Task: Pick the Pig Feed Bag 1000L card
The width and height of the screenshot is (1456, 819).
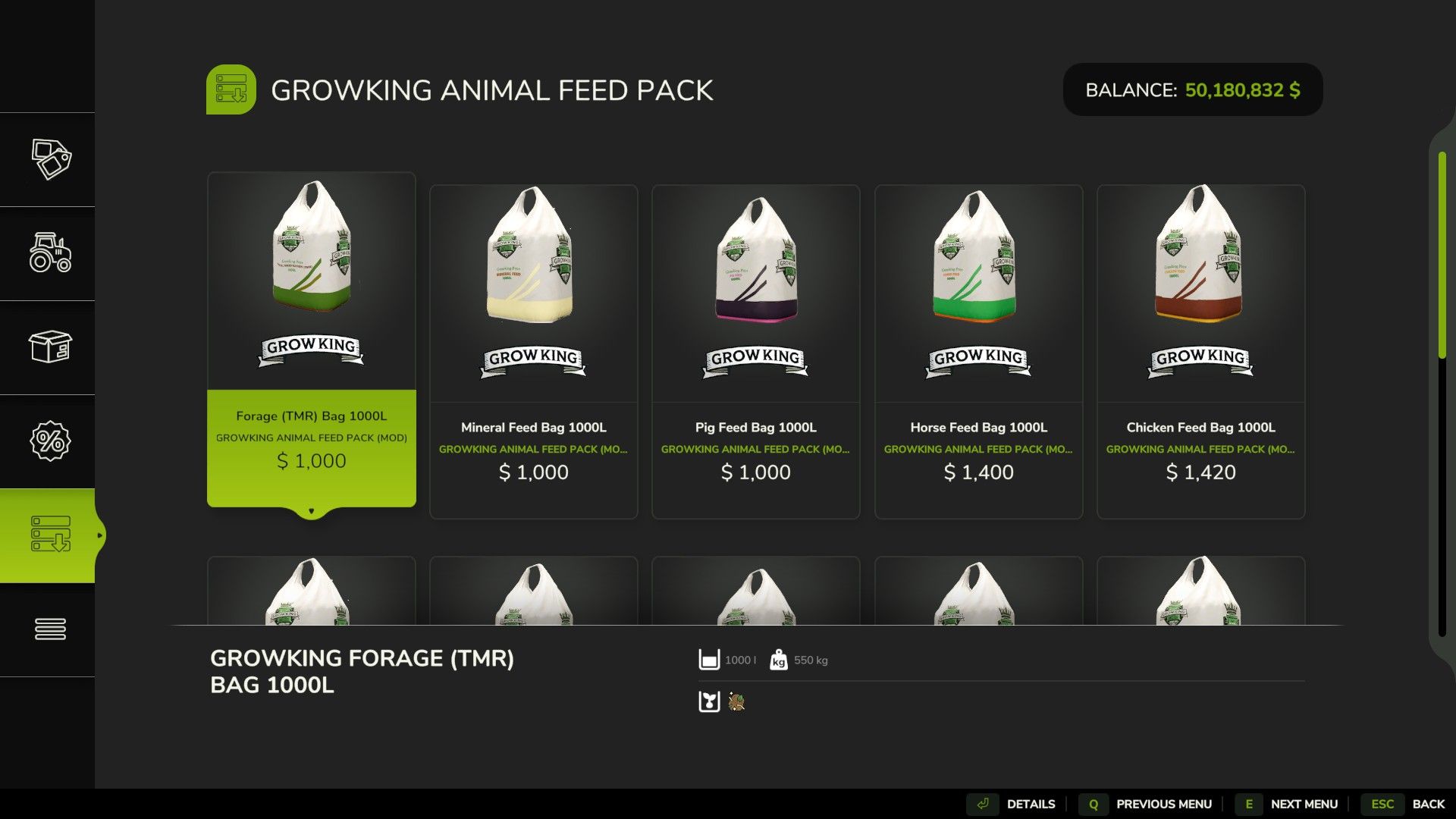Action: click(x=755, y=353)
